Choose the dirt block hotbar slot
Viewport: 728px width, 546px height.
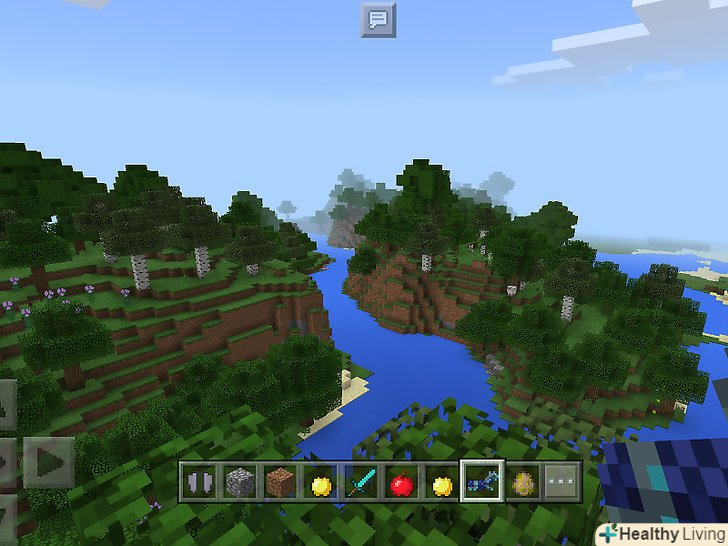(279, 484)
